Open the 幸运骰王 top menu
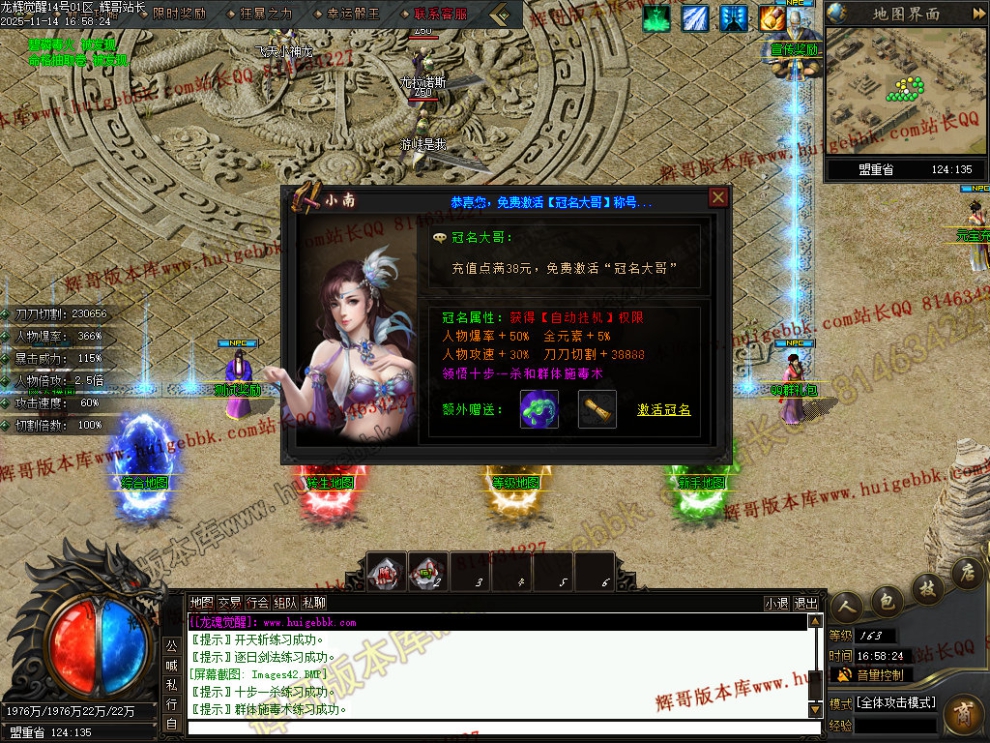The width and height of the screenshot is (990, 743). [353, 14]
